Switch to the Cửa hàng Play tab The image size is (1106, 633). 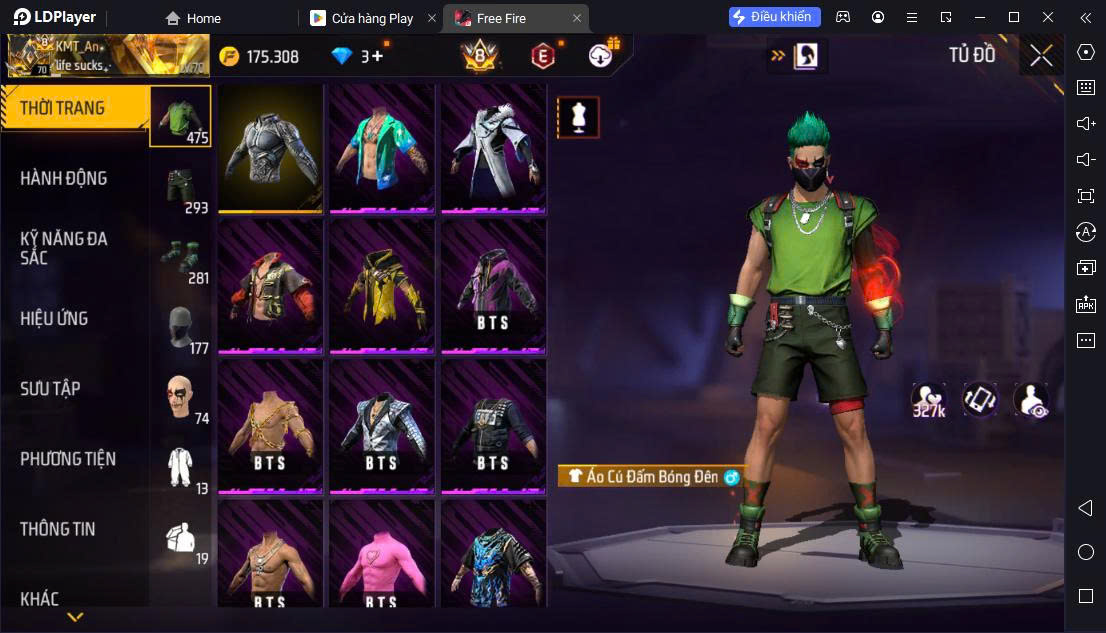pyautogui.click(x=372, y=18)
